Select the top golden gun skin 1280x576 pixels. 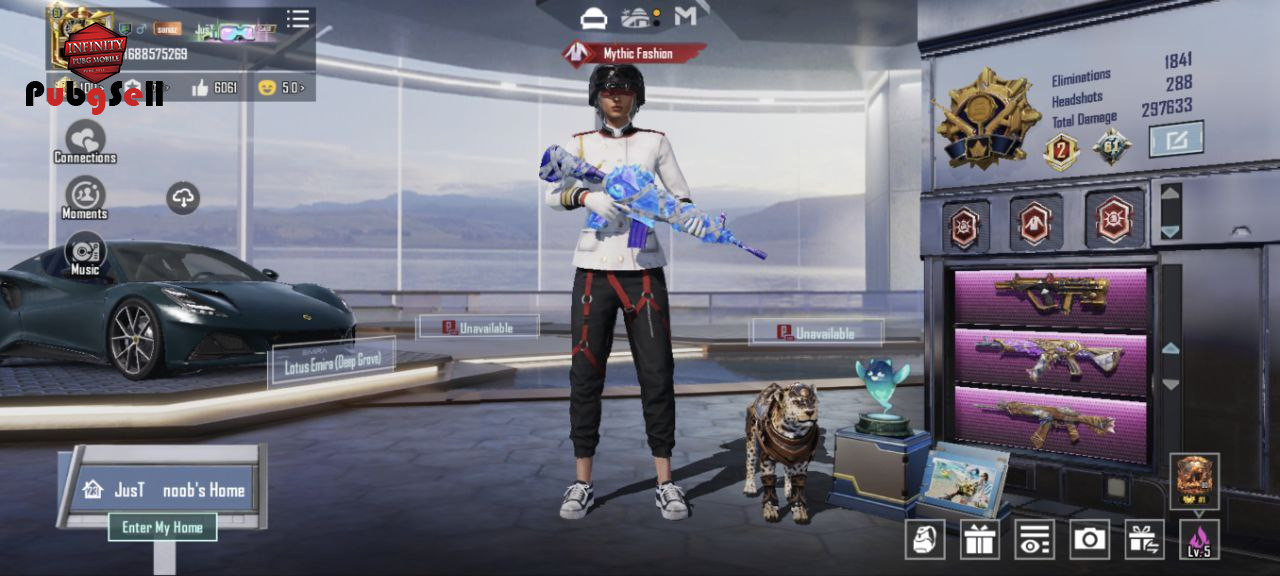[x=1050, y=294]
